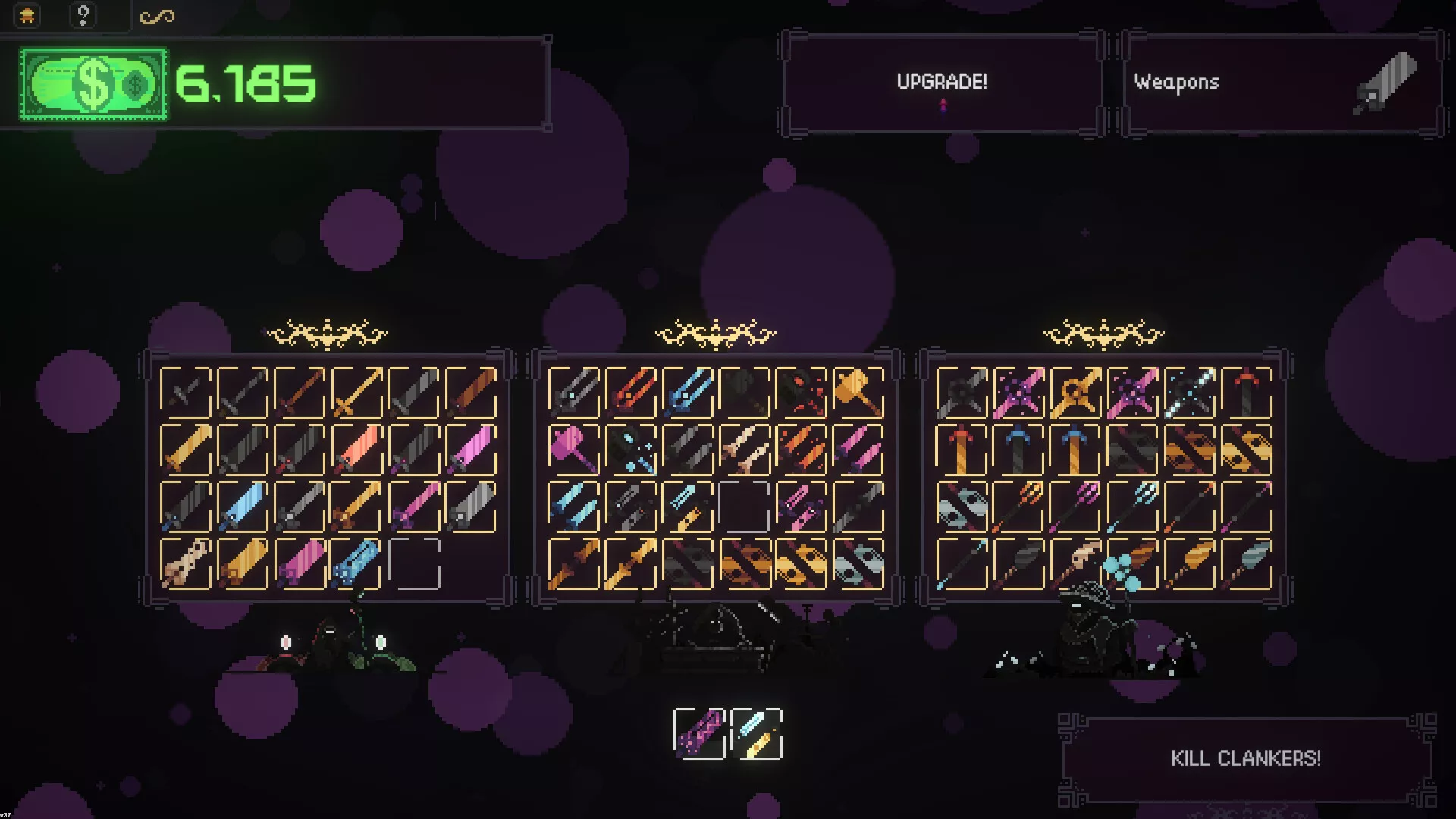Open the Weapons category selector
Screen dimensions: 1456x819
coord(1282,83)
